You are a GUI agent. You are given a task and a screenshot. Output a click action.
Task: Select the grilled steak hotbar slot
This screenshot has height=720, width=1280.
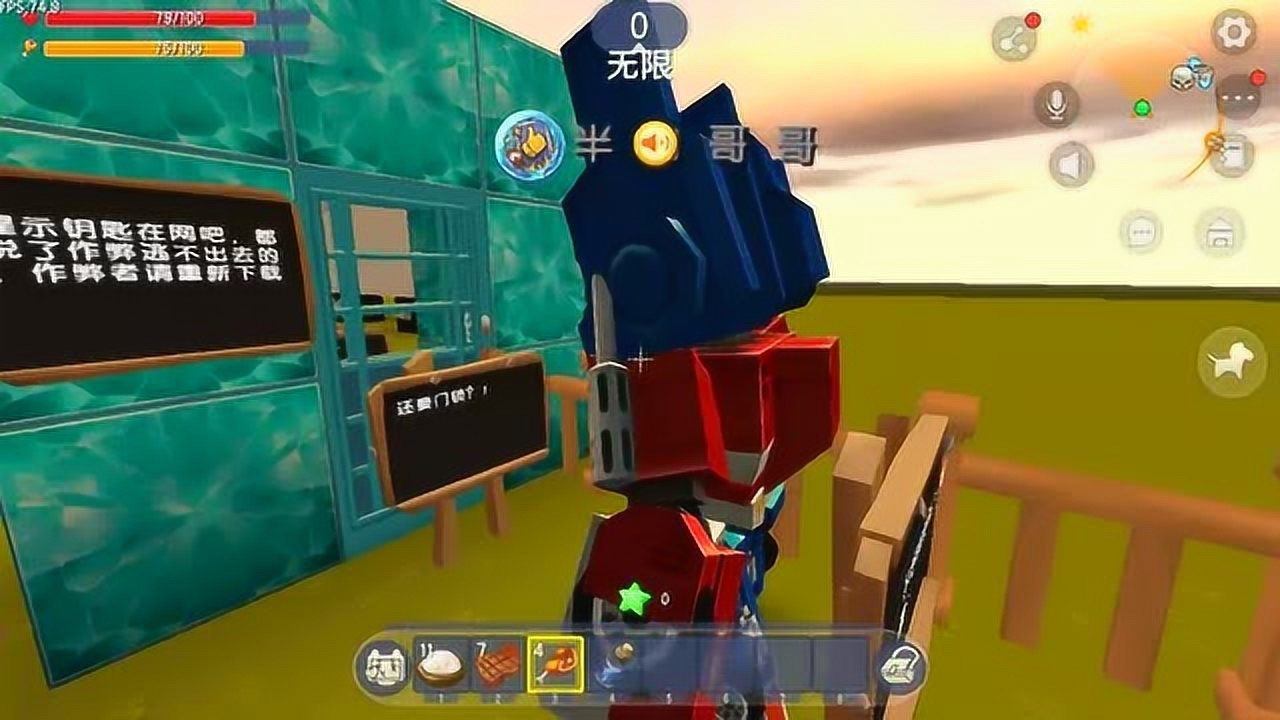pyautogui.click(x=498, y=664)
